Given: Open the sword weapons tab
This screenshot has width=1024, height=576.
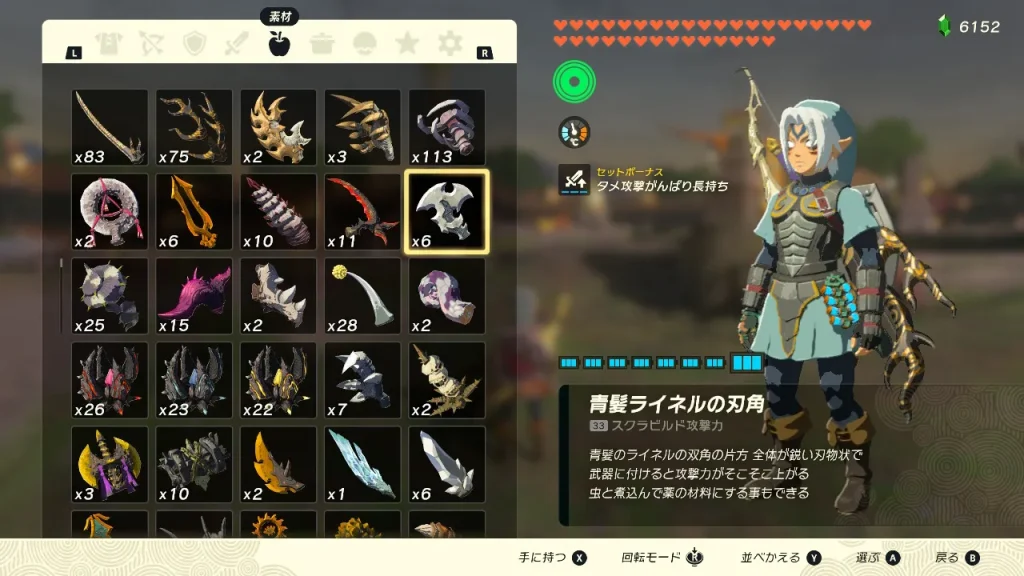Looking at the screenshot, I should tap(236, 43).
